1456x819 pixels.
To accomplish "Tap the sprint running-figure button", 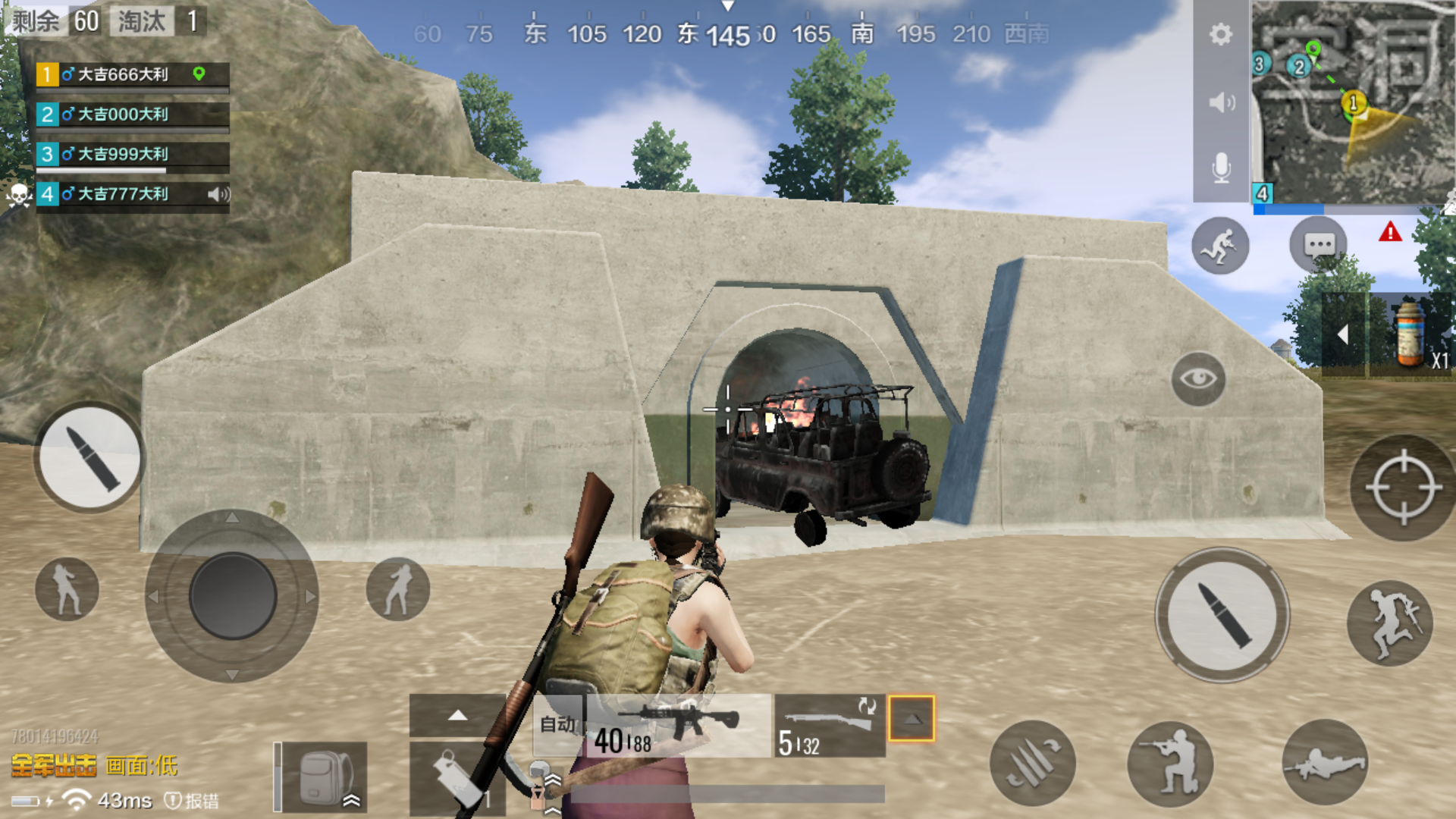I will coord(1220,246).
